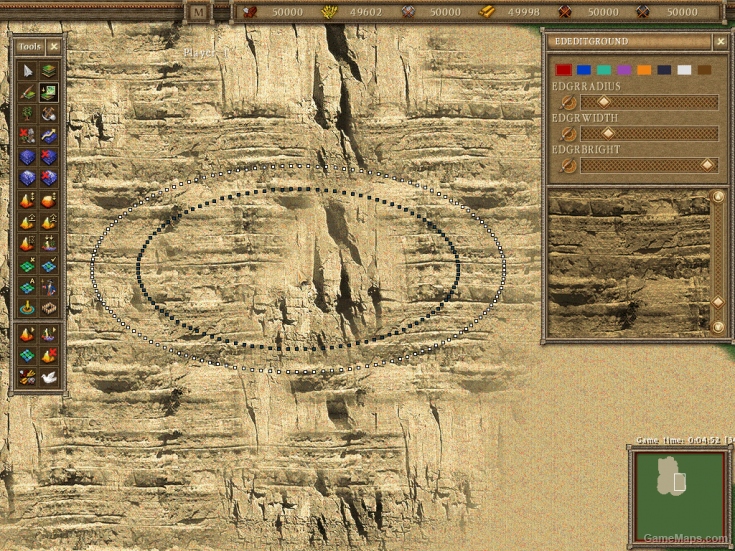Click the EDGRRADIUS slider handle
The height and width of the screenshot is (551, 735).
(603, 102)
